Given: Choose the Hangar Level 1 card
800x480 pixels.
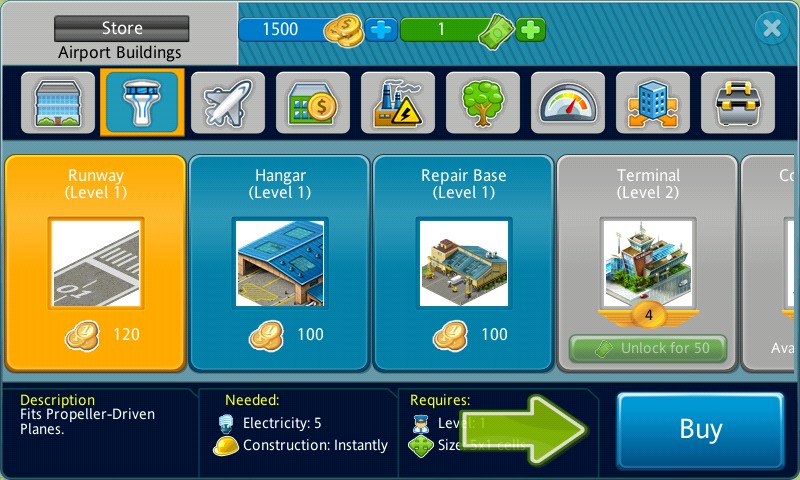Looking at the screenshot, I should click(280, 262).
